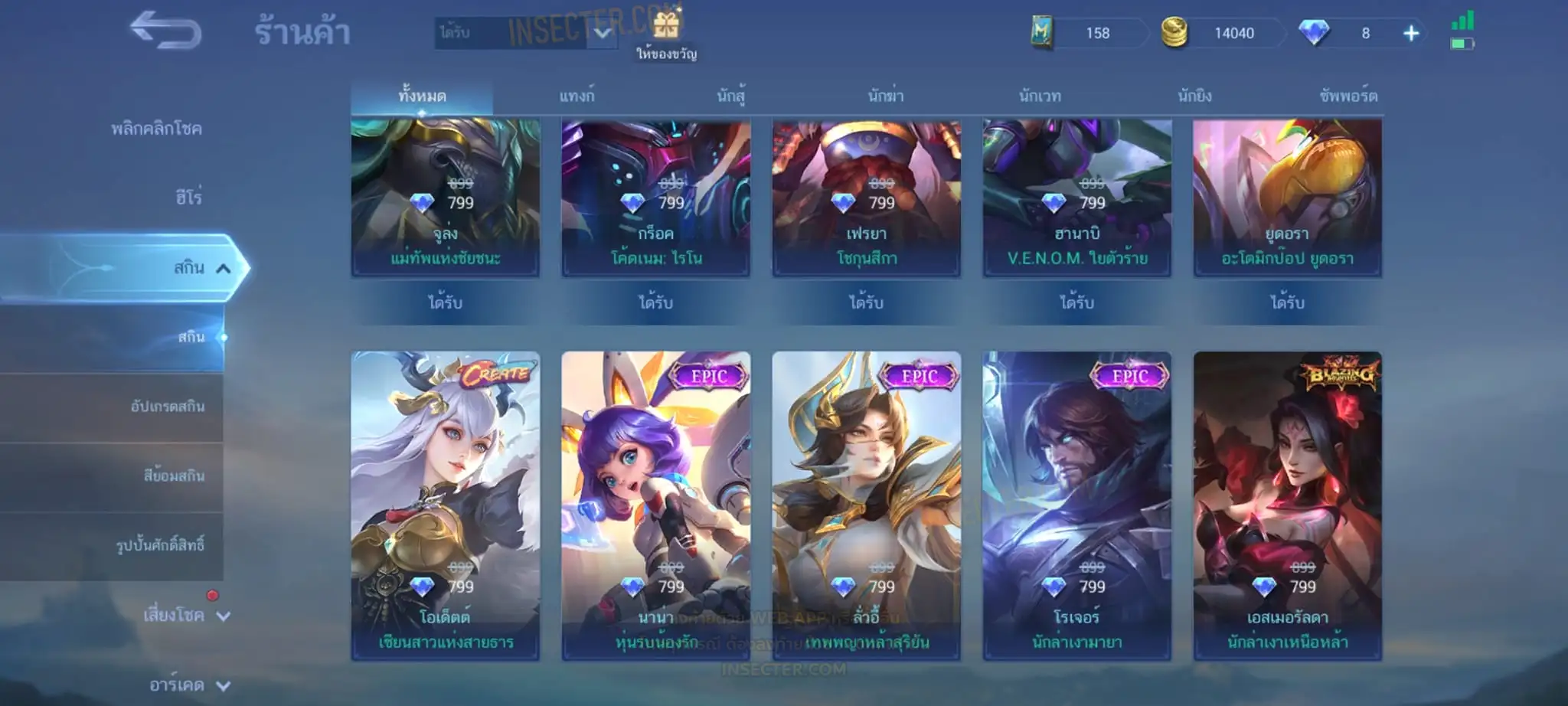Image resolution: width=1568 pixels, height=706 pixels.
Task: Go back using the arrow button
Action: (x=165, y=31)
